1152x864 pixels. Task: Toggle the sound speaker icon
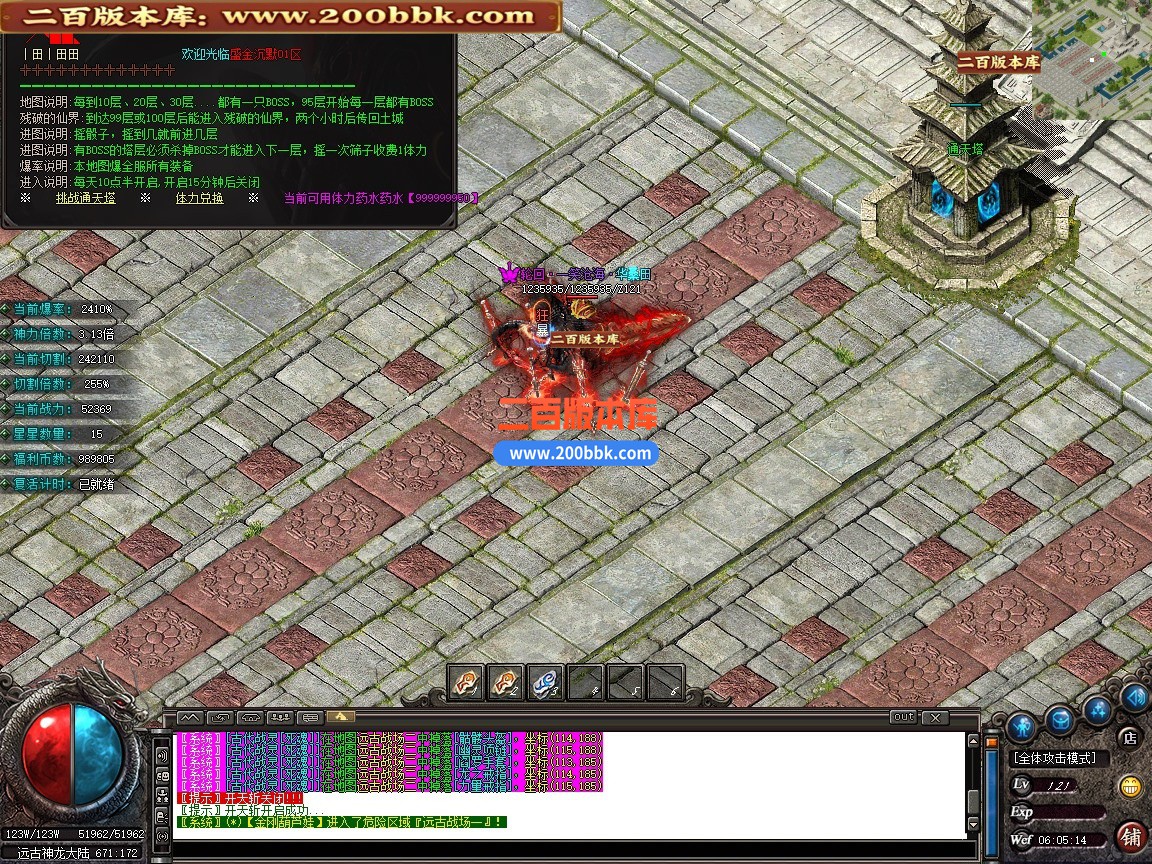1134,696
